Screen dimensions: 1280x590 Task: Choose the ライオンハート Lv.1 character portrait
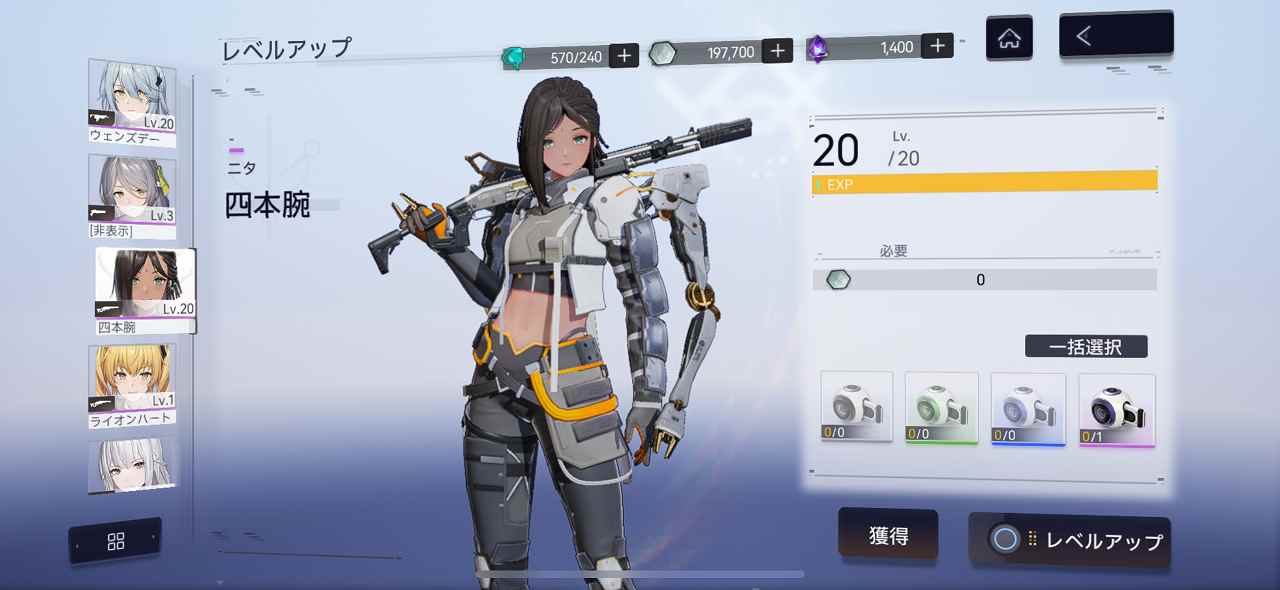132,385
